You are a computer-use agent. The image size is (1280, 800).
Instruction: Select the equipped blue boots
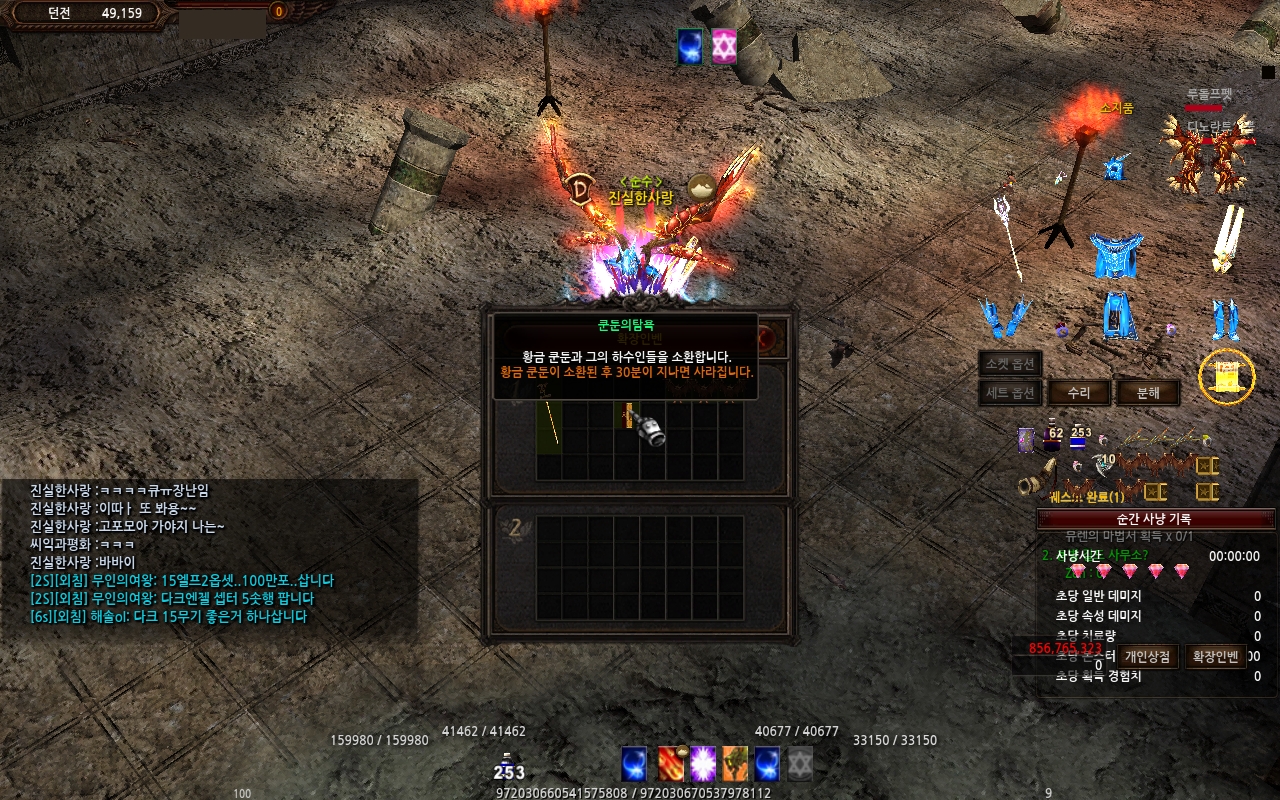[1226, 319]
